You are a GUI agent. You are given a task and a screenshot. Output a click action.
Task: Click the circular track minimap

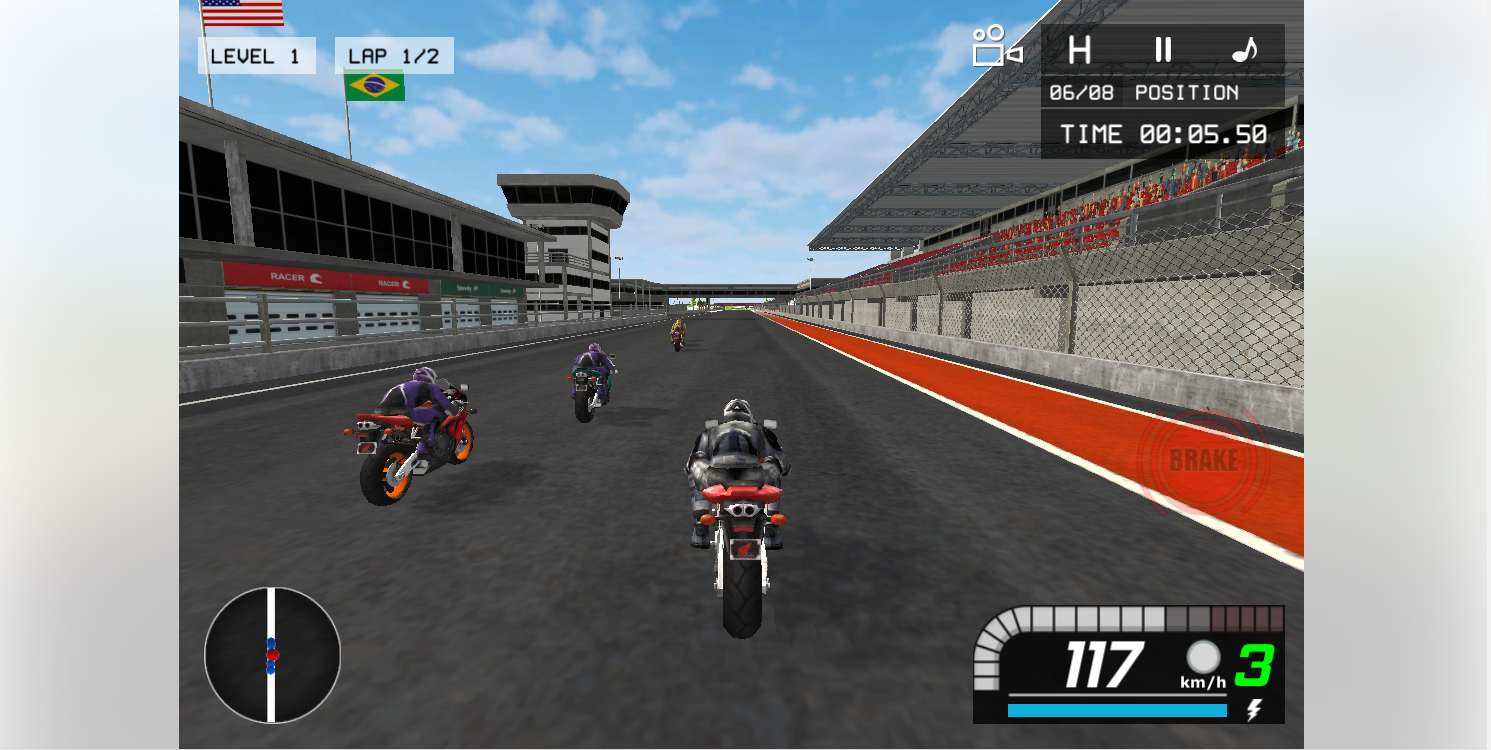tap(272, 654)
